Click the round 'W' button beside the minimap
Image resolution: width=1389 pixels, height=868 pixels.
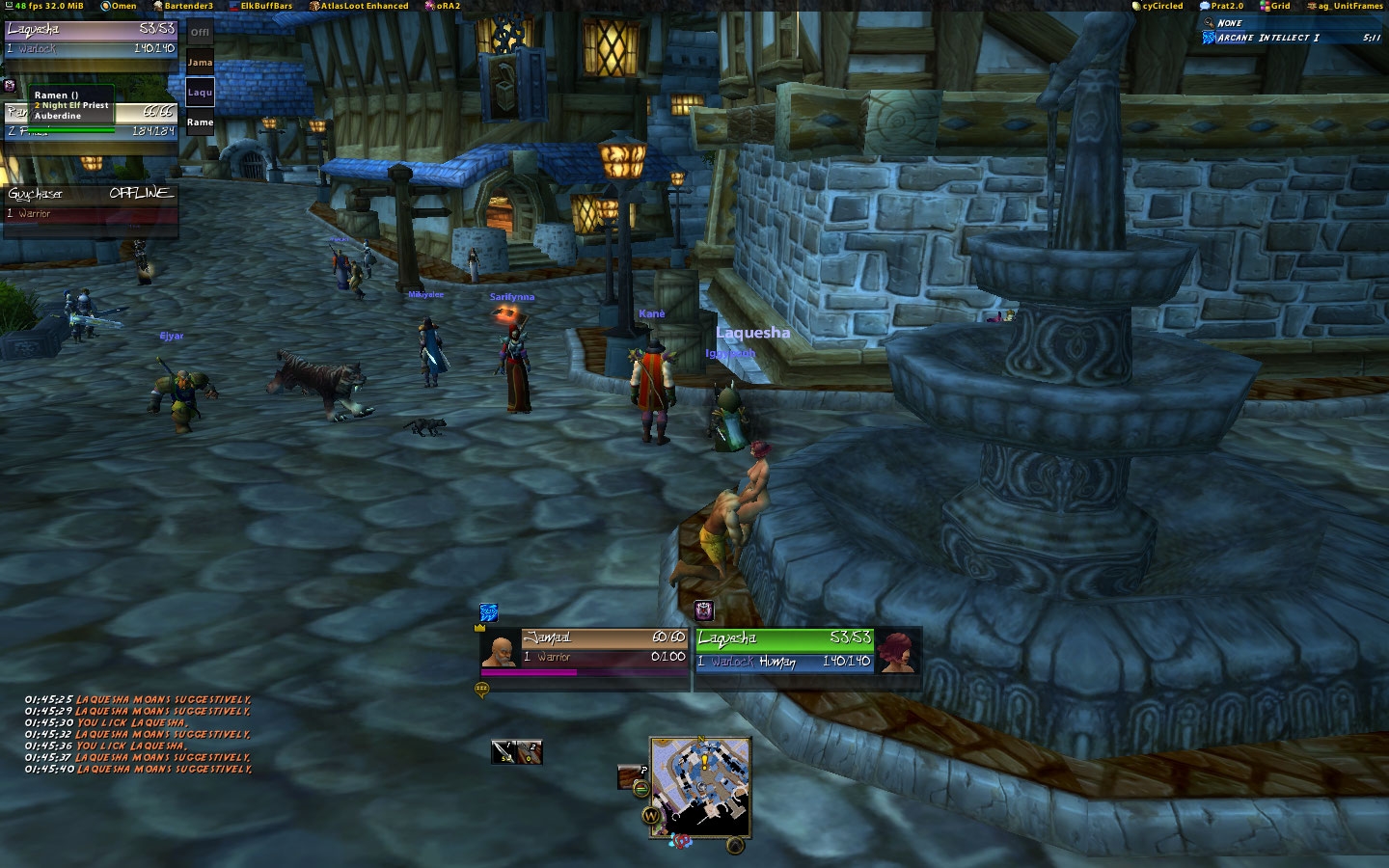pos(652,816)
